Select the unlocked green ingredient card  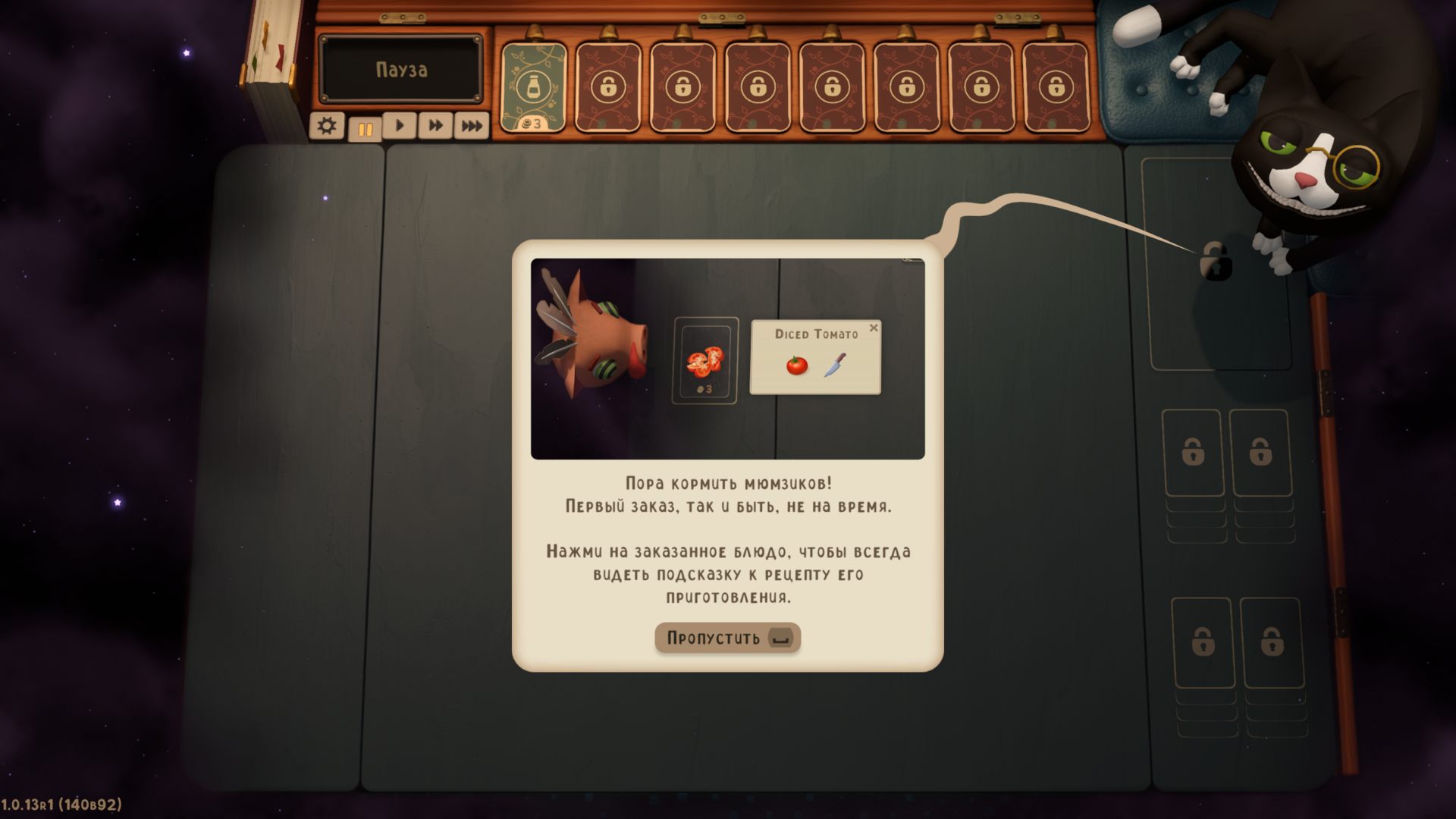534,87
